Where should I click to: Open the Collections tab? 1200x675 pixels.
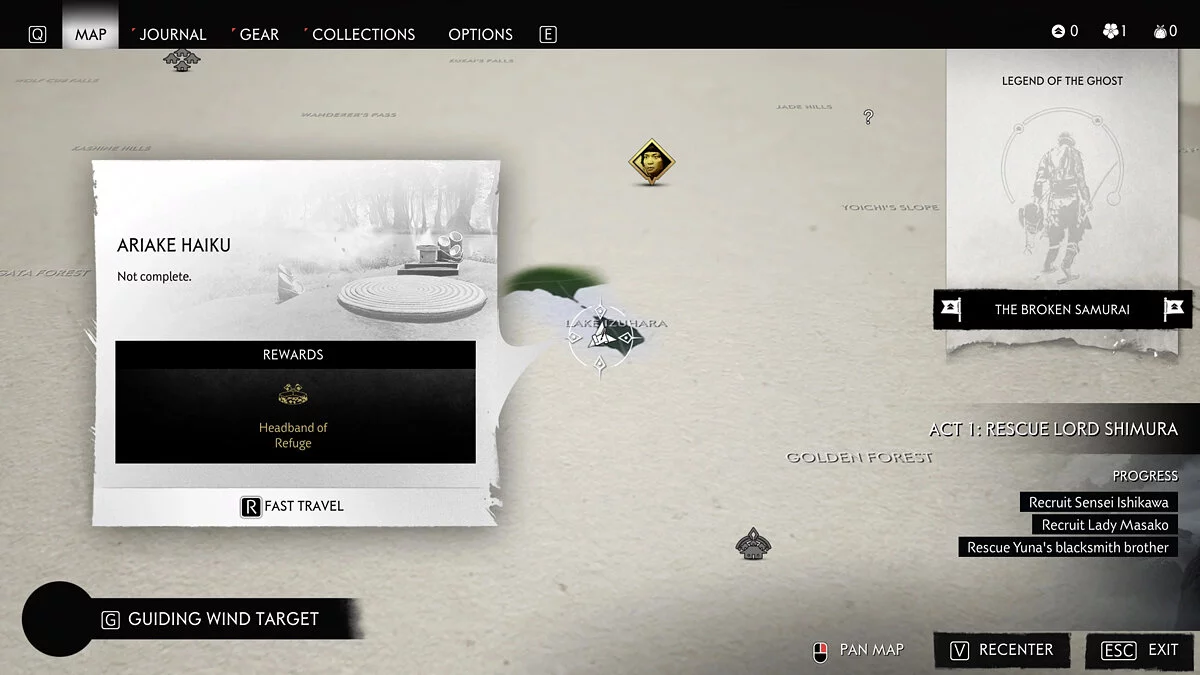pos(363,34)
